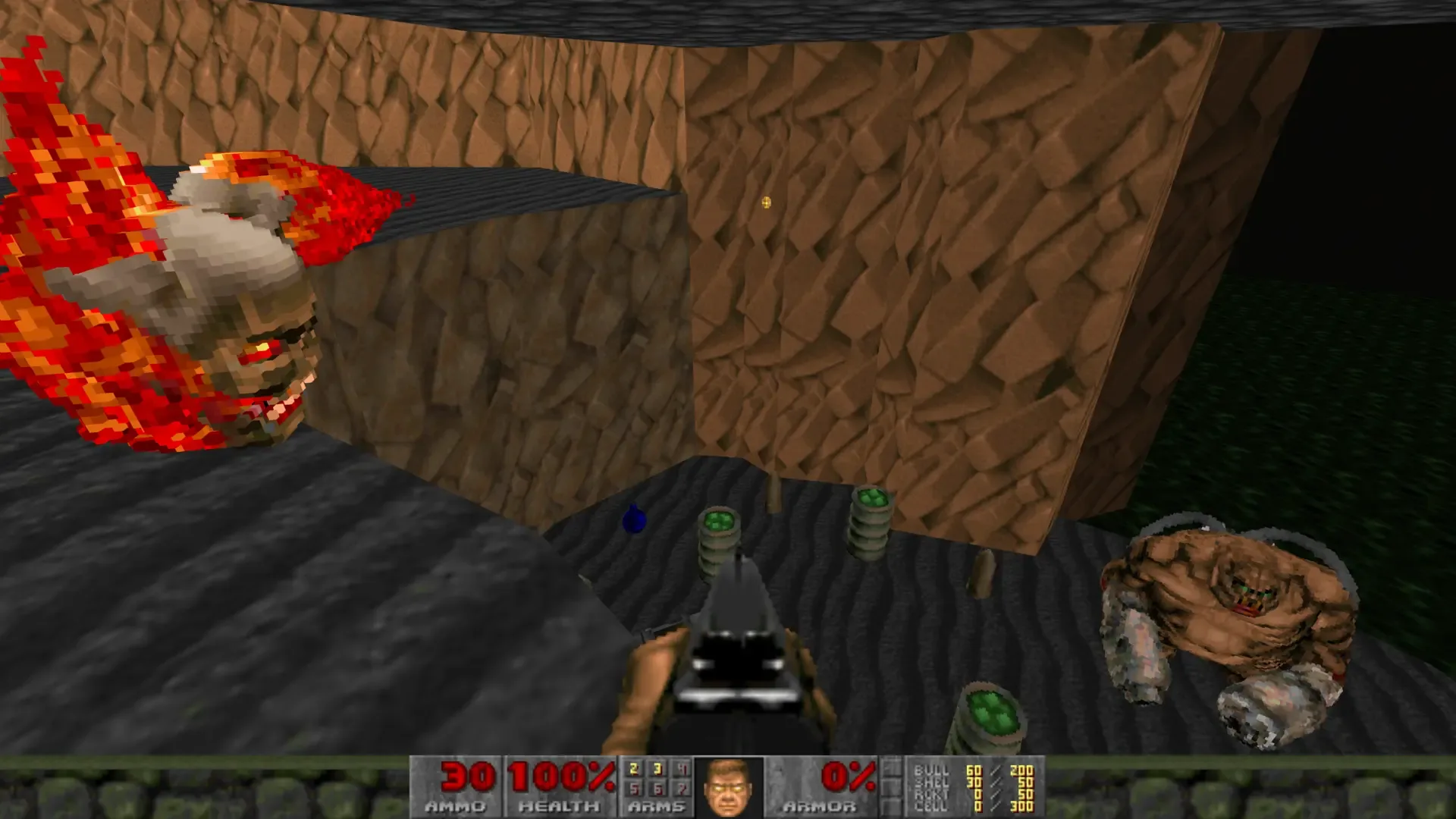The height and width of the screenshot is (819, 1456).
Task: Click the BULL ammo row showing 60/200
Action: [971, 770]
